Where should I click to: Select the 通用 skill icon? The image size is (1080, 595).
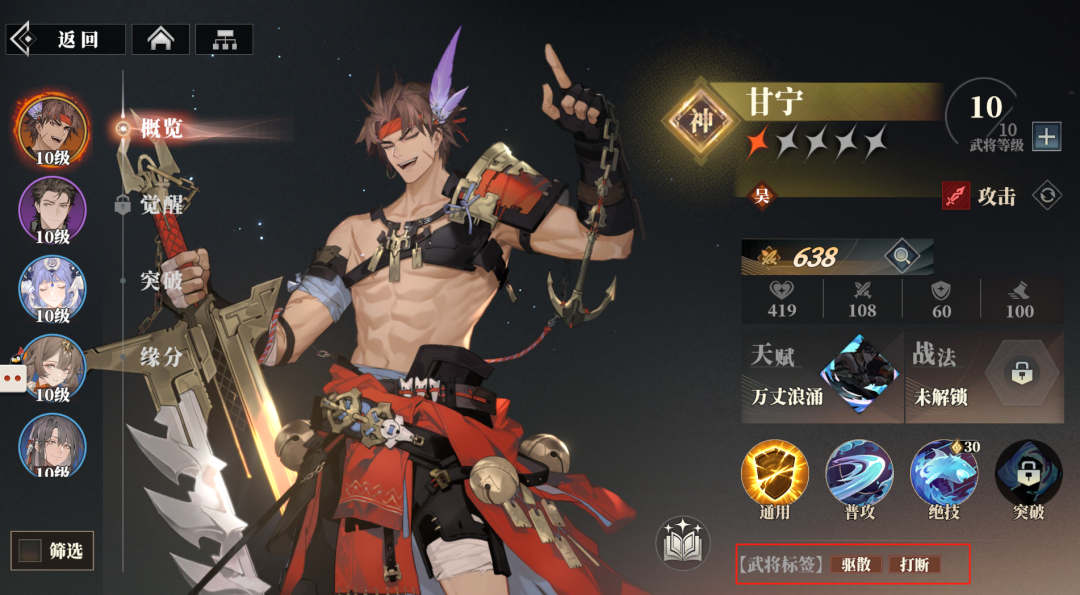pyautogui.click(x=775, y=476)
